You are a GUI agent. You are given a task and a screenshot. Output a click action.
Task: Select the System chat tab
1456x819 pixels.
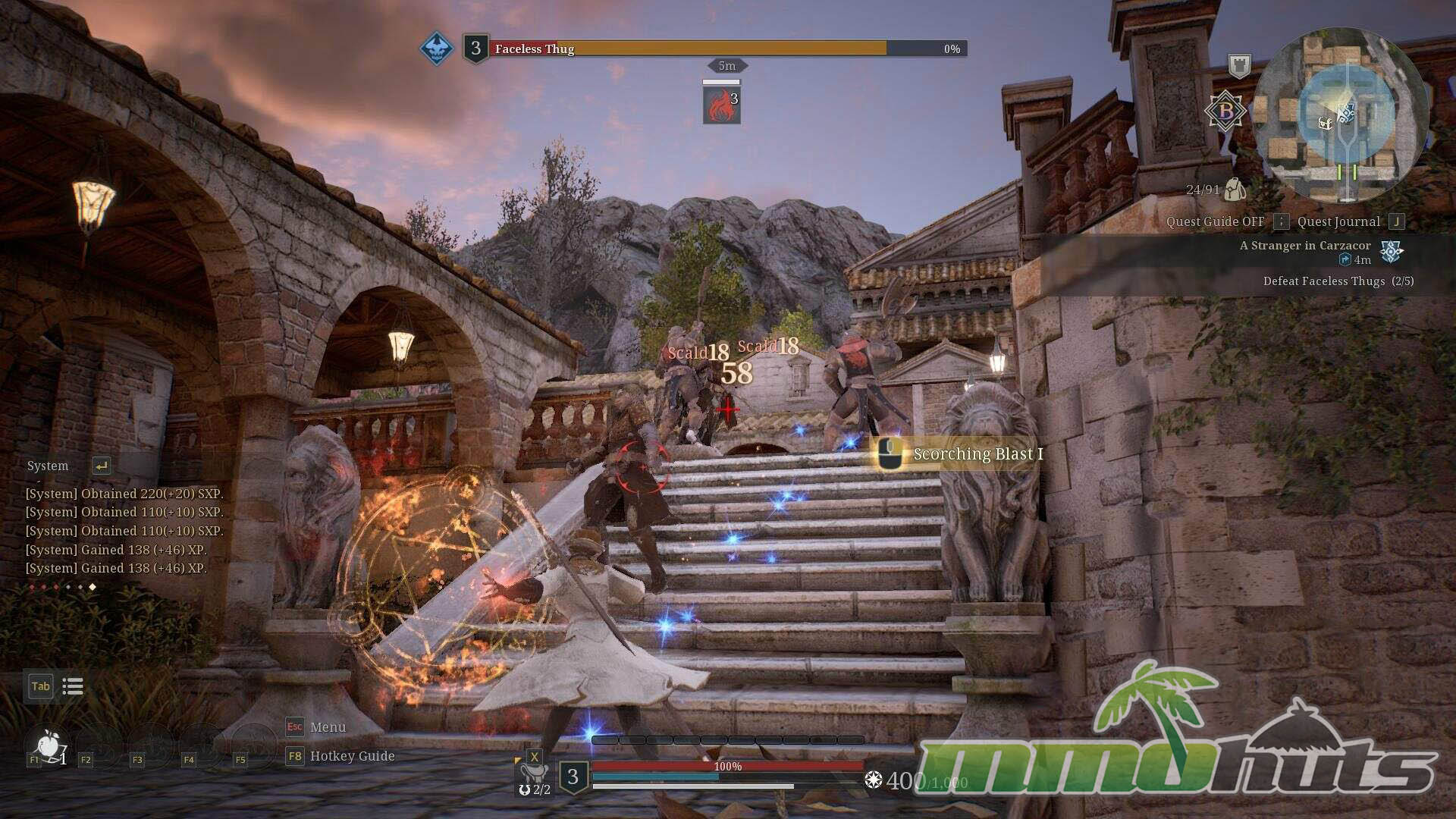click(x=47, y=466)
